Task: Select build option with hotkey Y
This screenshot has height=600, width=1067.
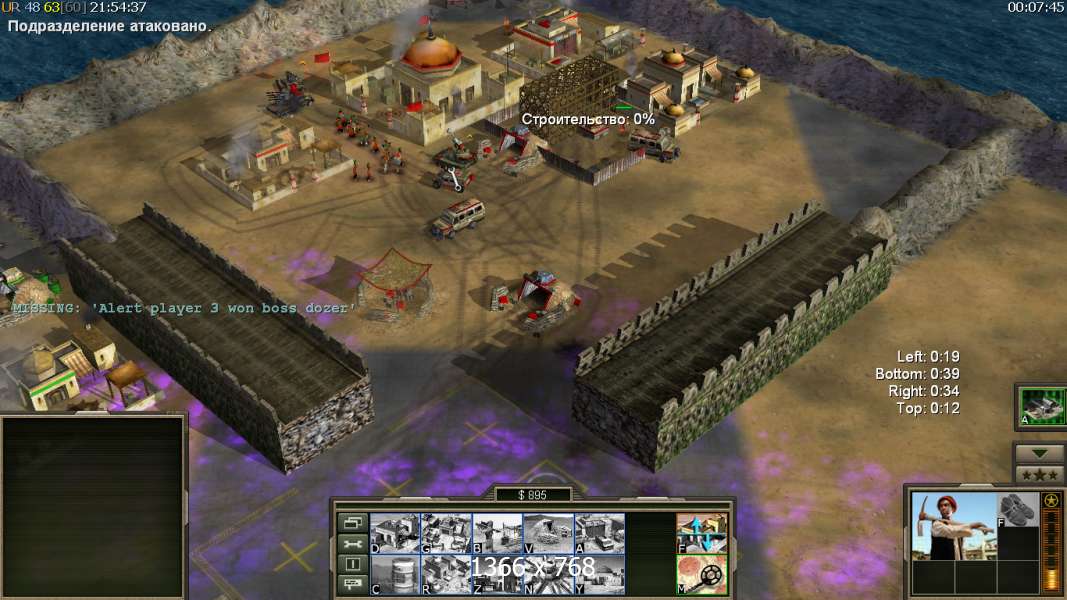Action: pyautogui.click(x=598, y=574)
